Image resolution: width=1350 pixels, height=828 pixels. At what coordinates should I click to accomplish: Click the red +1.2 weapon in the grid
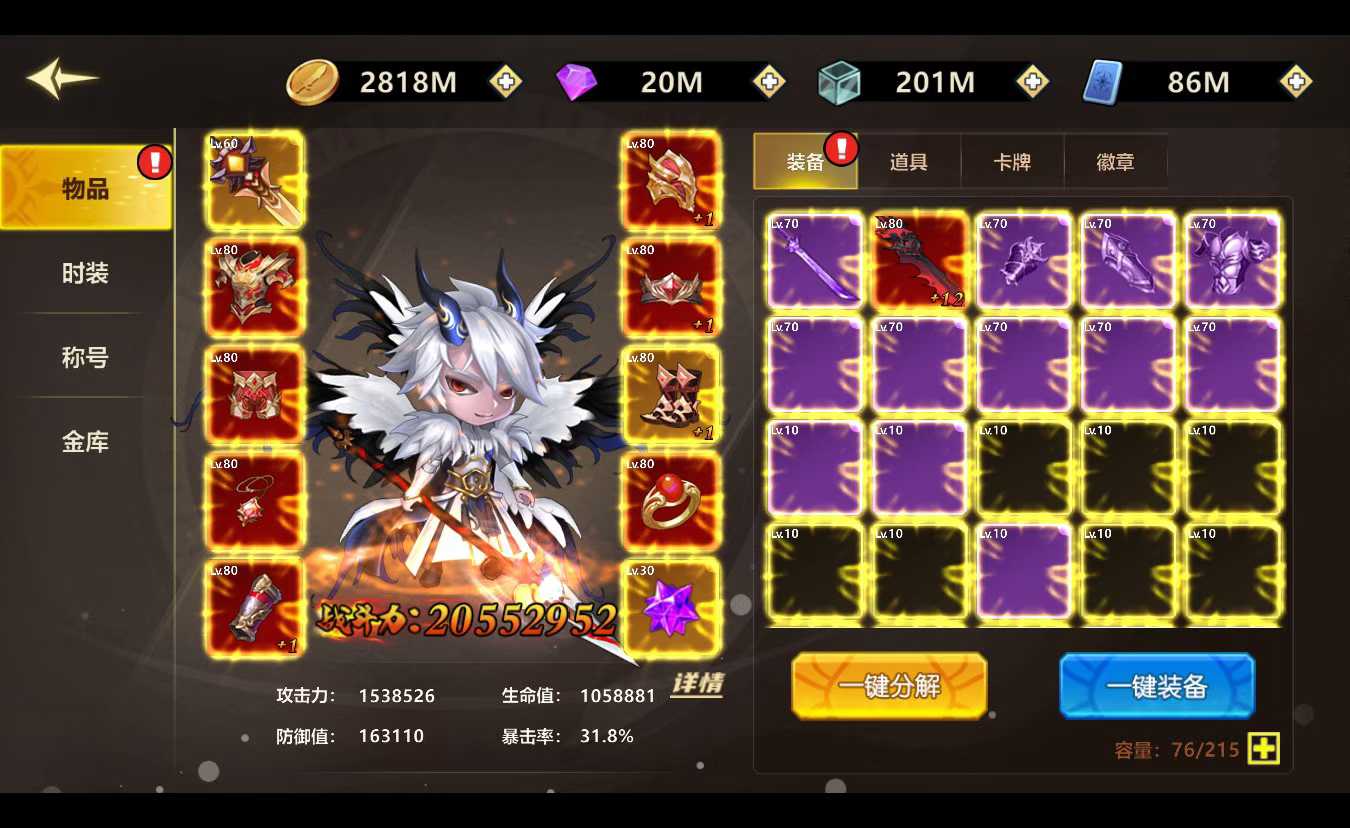[x=920, y=260]
